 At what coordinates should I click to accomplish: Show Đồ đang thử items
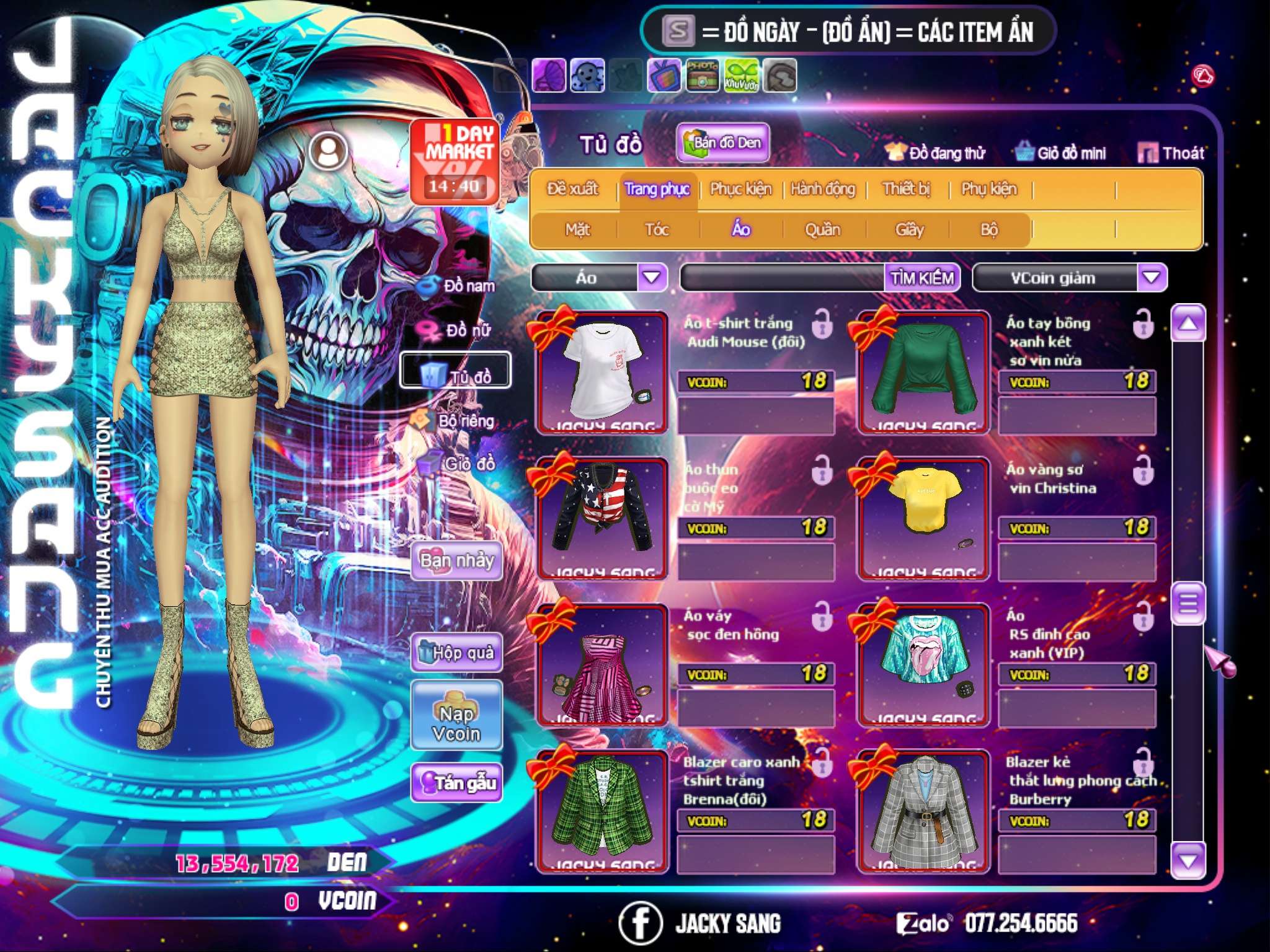pos(935,153)
